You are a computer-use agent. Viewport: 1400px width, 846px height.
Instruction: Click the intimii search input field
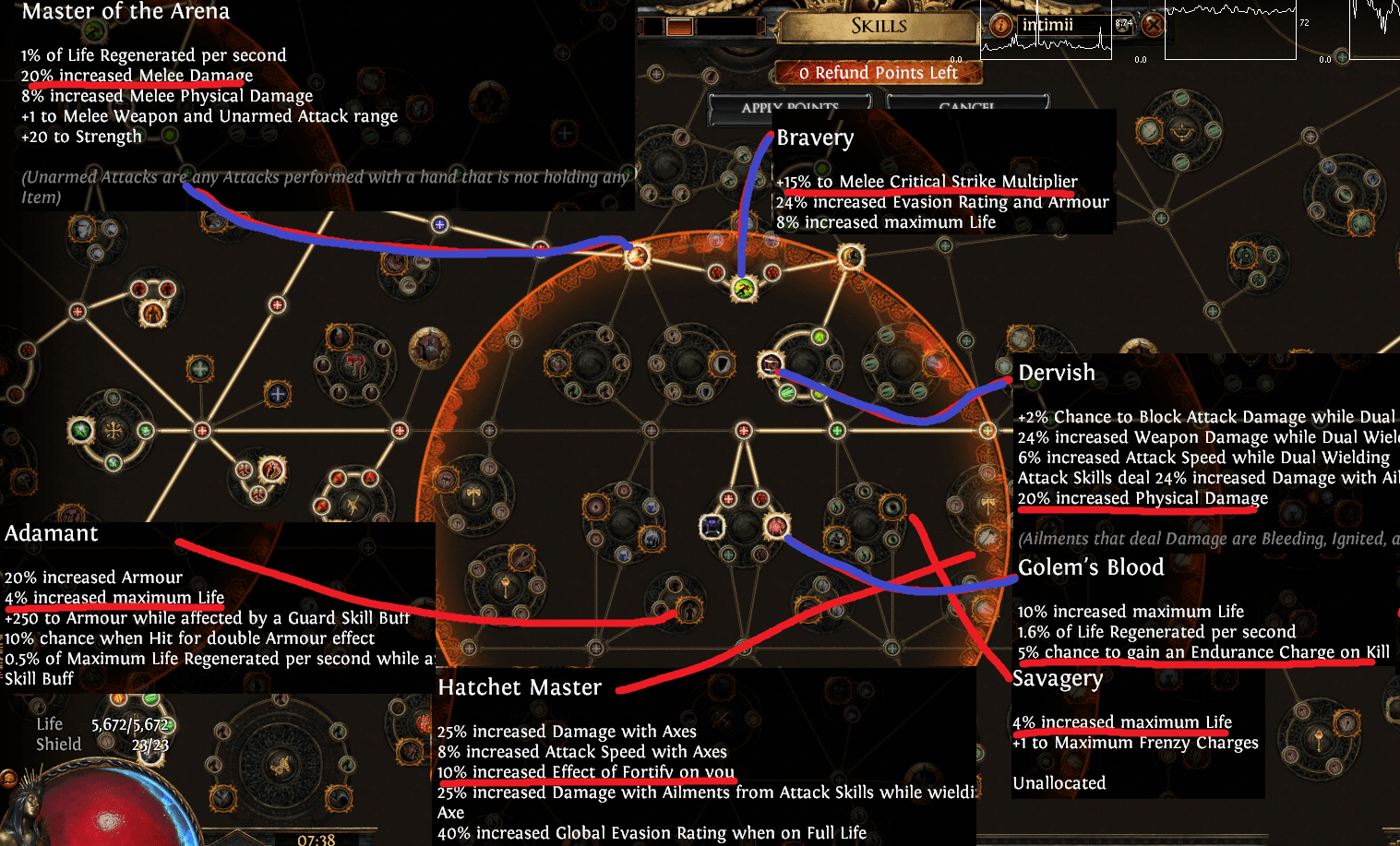(1047, 25)
